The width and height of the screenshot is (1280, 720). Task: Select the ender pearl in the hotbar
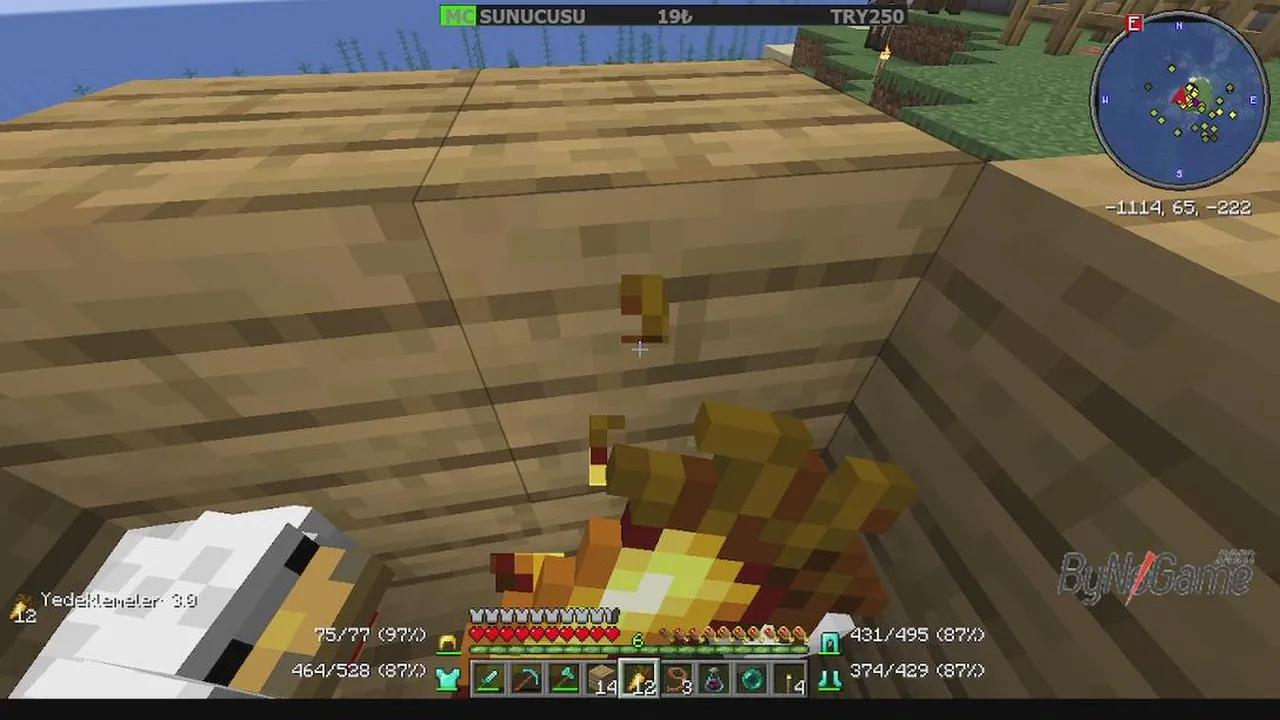click(x=750, y=678)
